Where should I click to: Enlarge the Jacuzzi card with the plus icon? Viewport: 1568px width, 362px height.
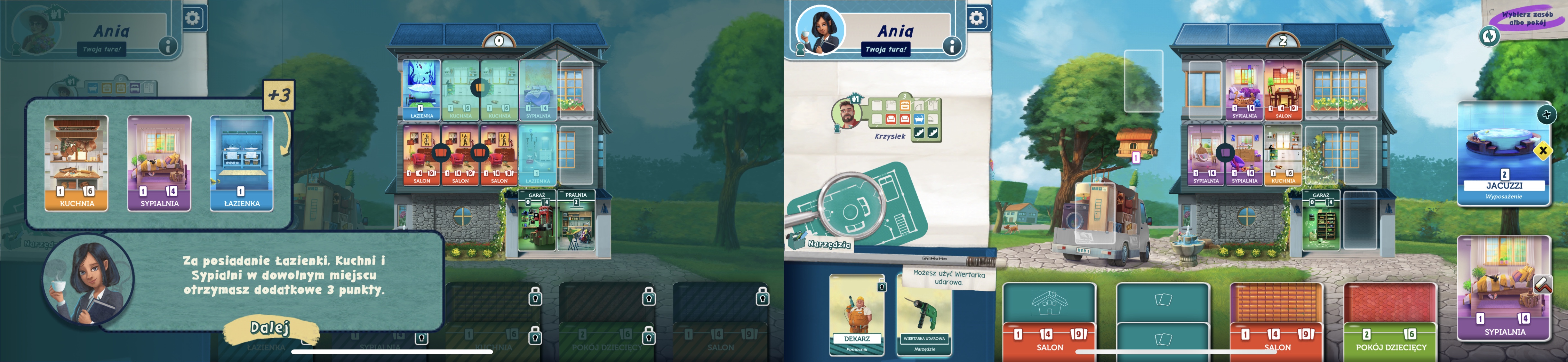pos(1546,114)
